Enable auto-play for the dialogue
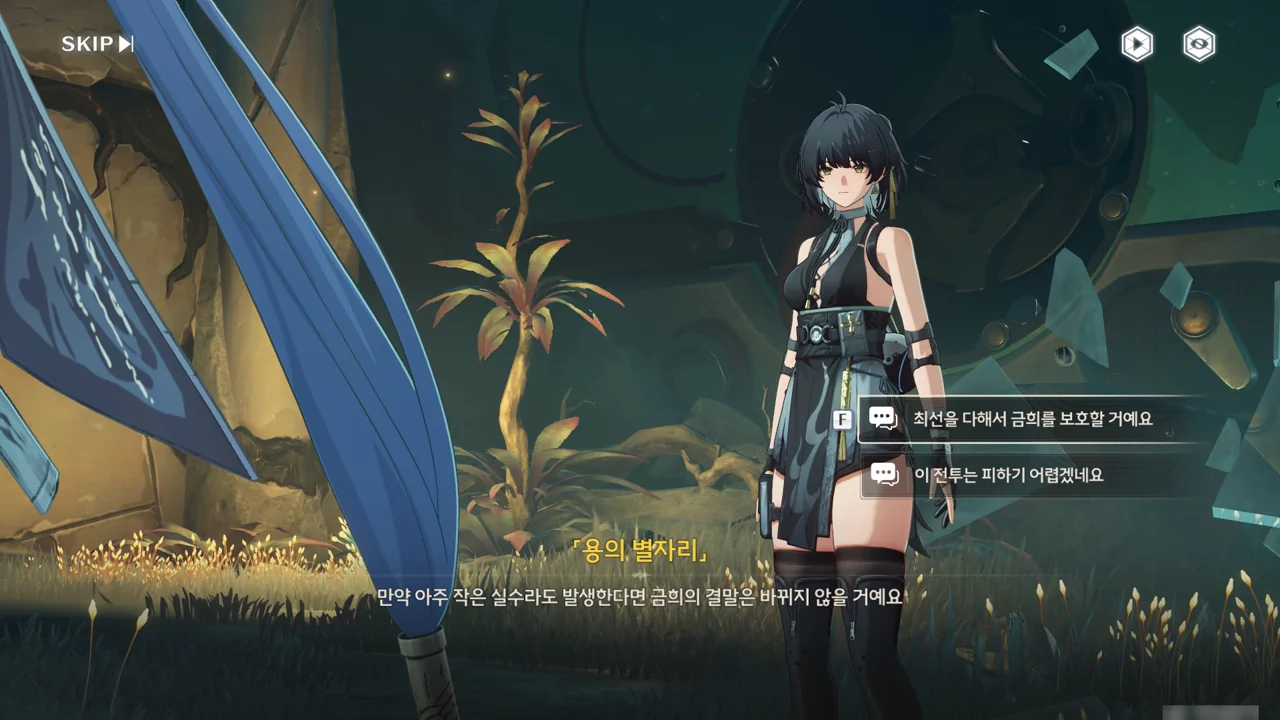The width and height of the screenshot is (1280, 720). click(1137, 44)
